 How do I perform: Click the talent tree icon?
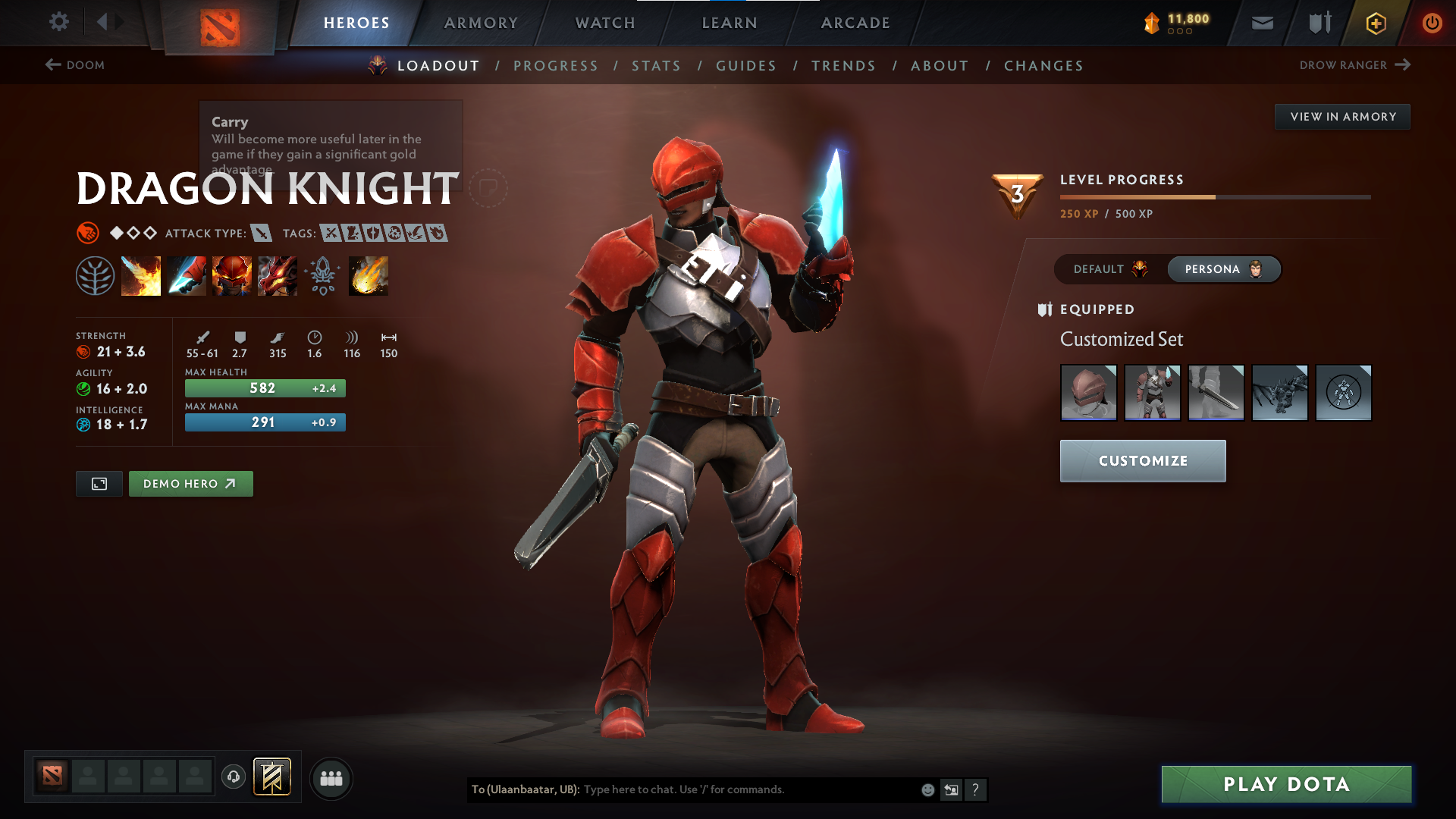pyautogui.click(x=96, y=275)
